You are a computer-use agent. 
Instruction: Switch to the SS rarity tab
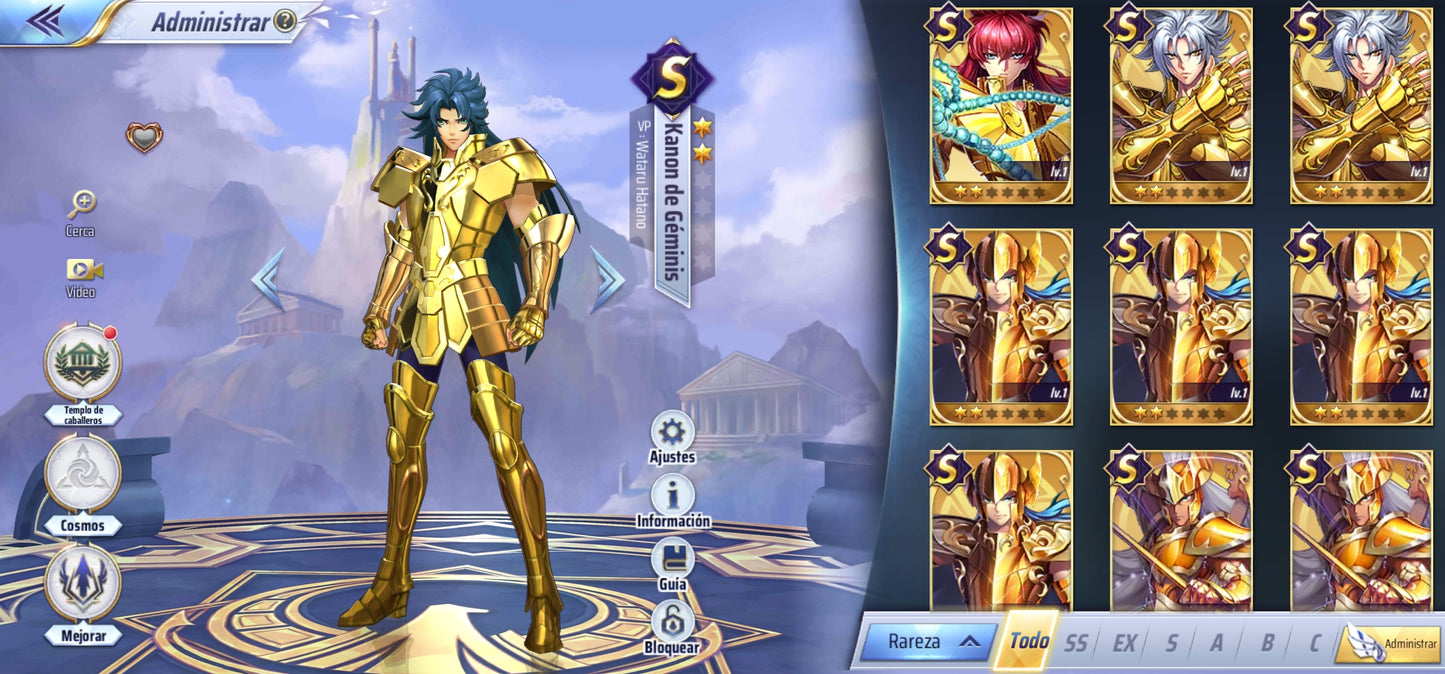click(x=1075, y=643)
